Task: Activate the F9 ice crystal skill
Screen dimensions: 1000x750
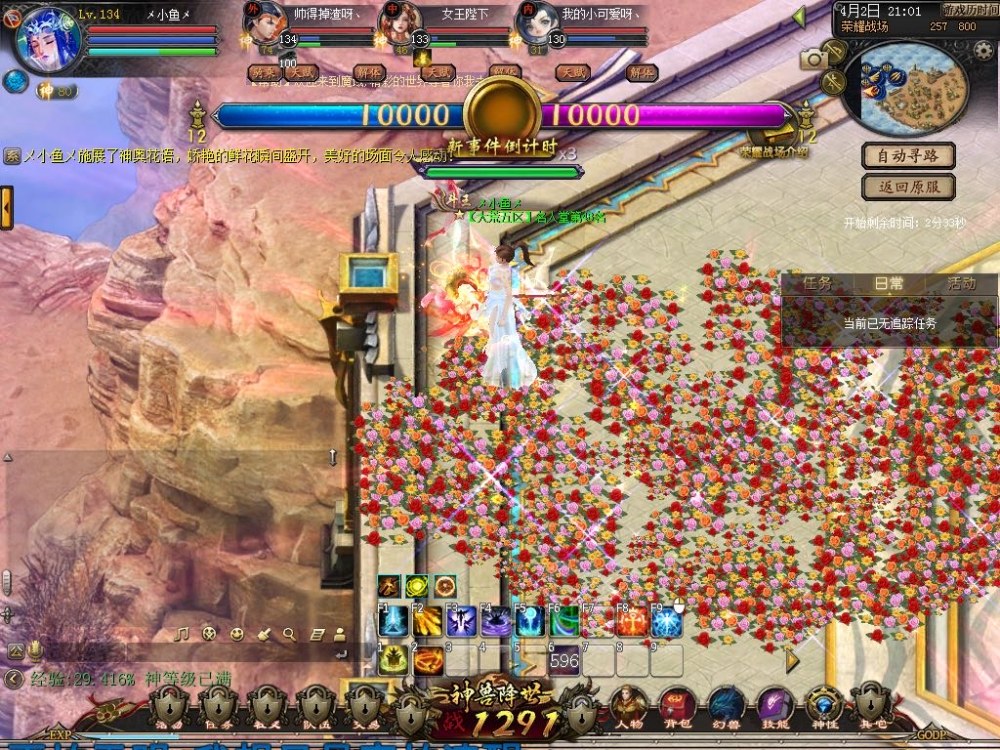Action: [x=666, y=623]
